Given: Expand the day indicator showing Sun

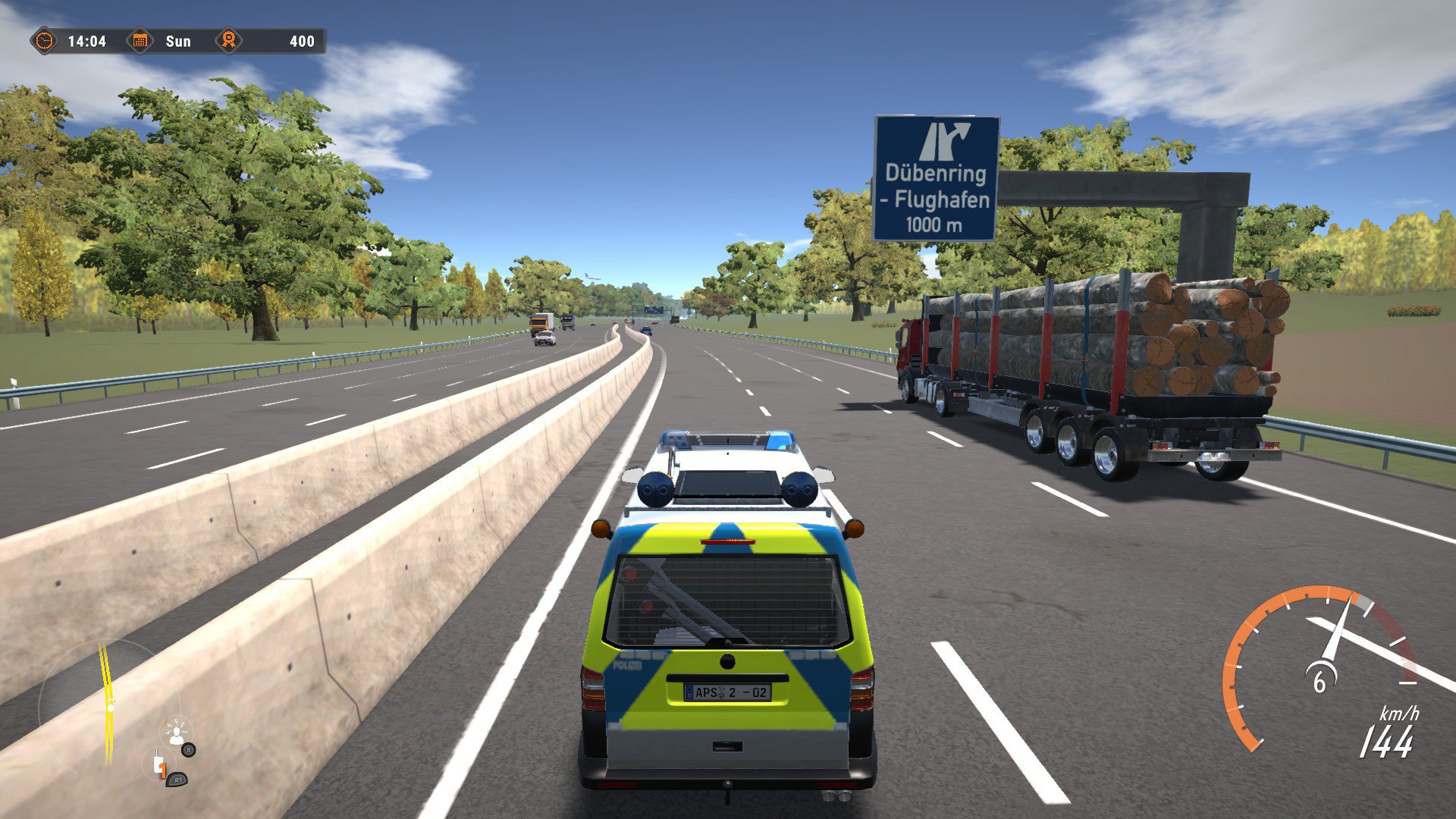Looking at the screenshot, I should (x=179, y=41).
